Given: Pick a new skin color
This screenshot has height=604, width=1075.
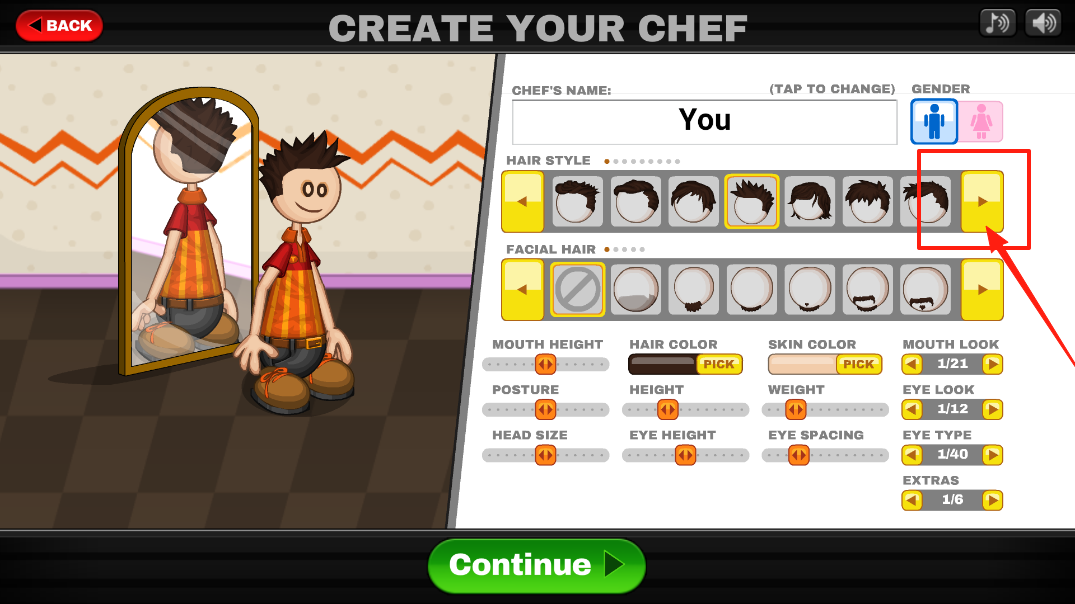Looking at the screenshot, I should (858, 365).
